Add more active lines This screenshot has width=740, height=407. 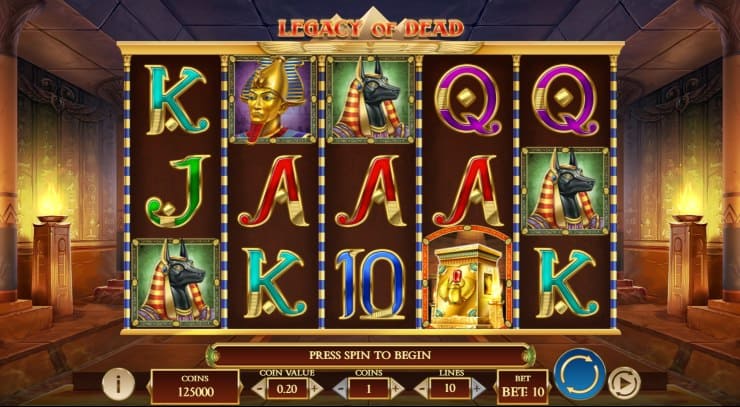tap(478, 388)
